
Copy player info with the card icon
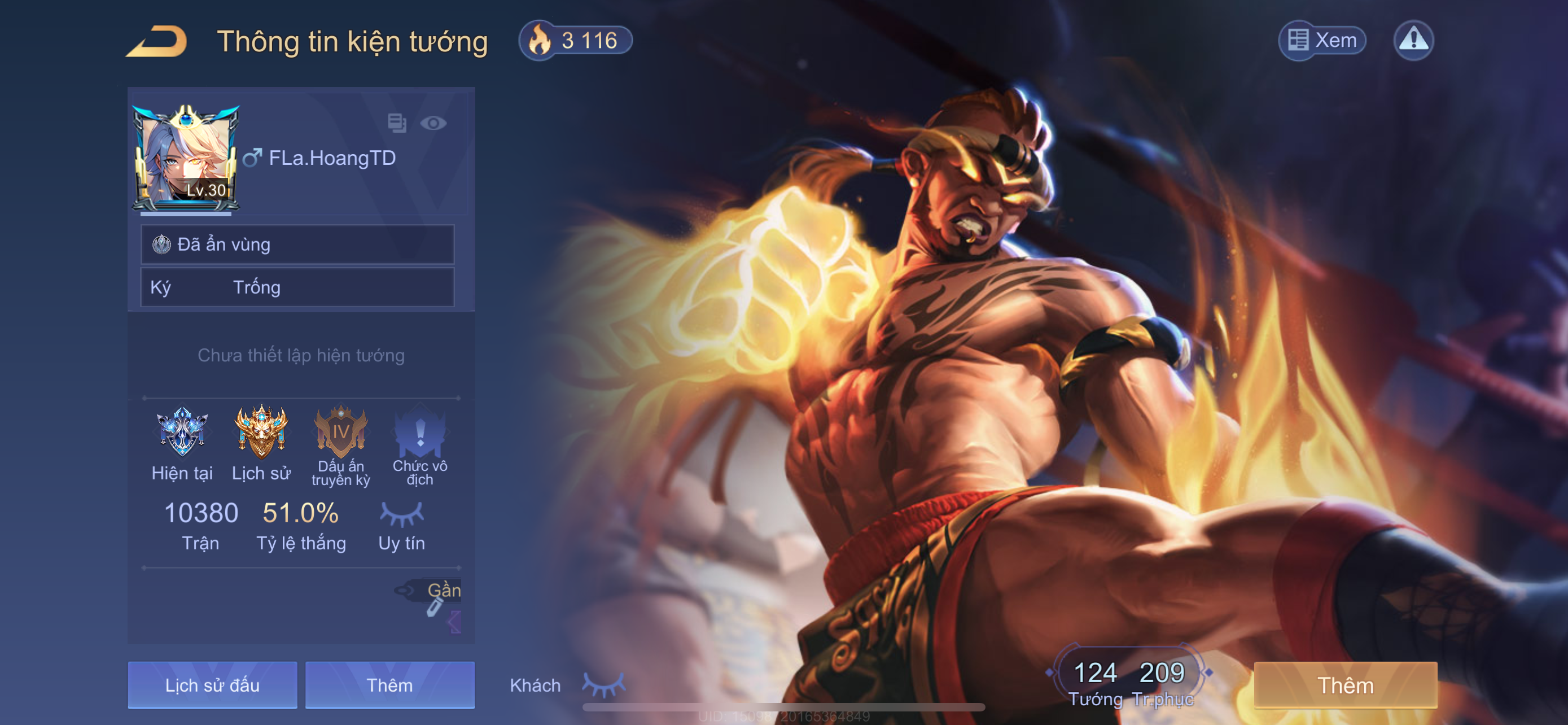[397, 123]
